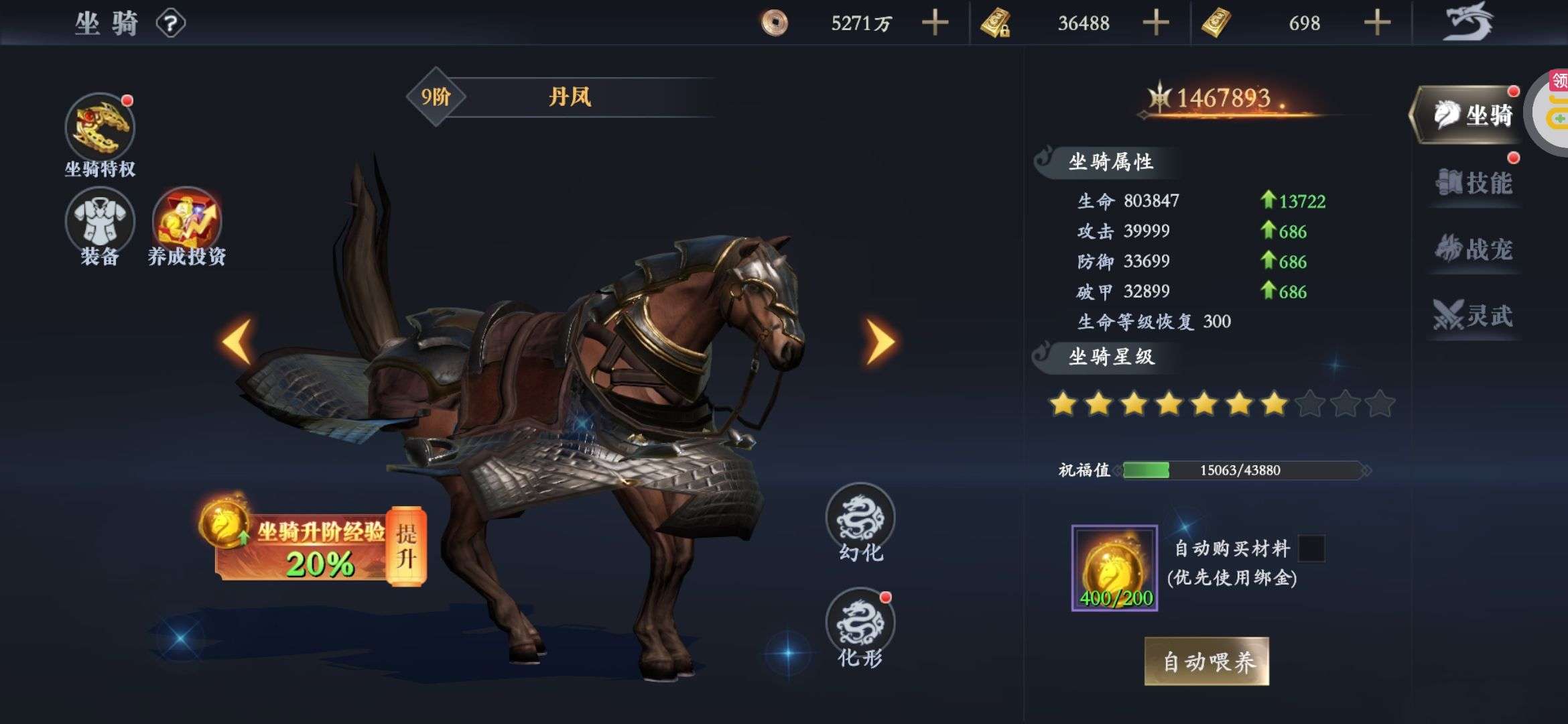Open the question mark help button

coord(170,24)
